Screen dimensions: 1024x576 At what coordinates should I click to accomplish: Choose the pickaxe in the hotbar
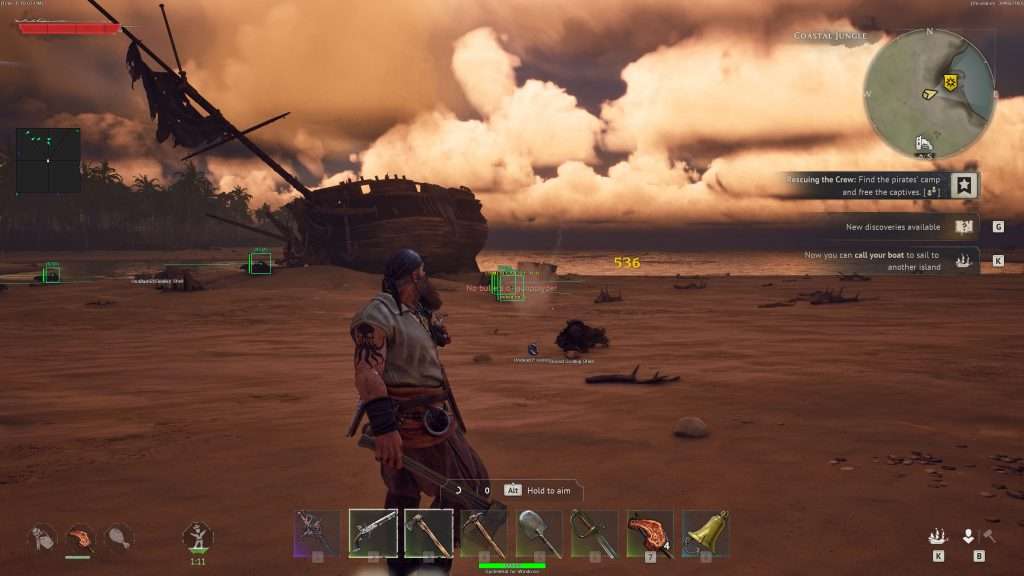pos(484,533)
